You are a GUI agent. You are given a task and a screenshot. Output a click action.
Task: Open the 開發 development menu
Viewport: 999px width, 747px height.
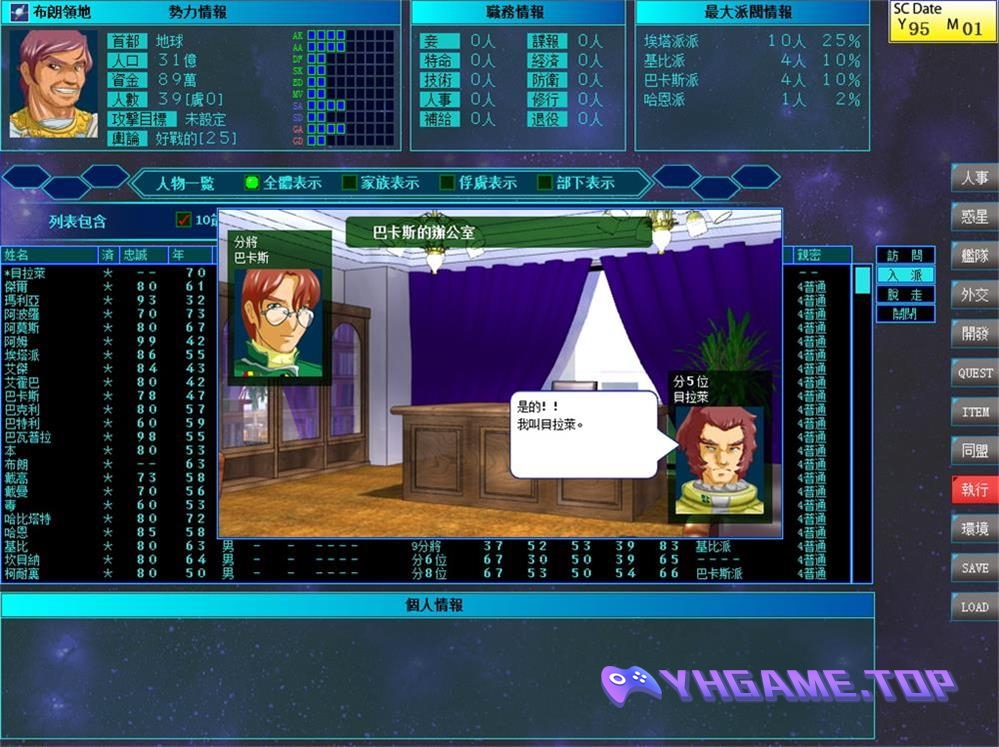(974, 333)
